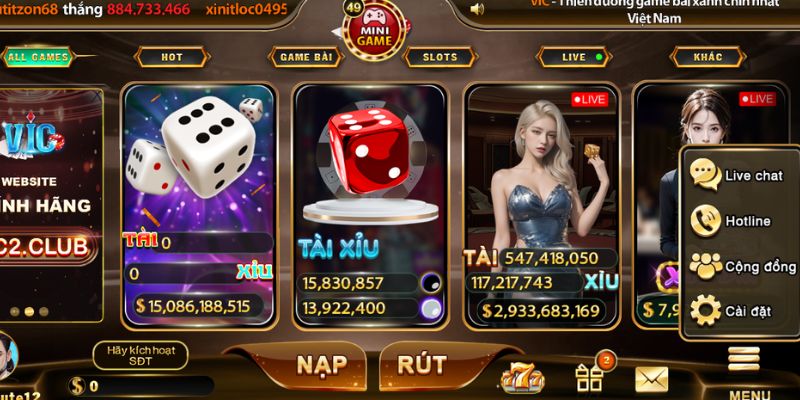Screen dimensions: 800x400
Task: Open the Mini Game badge
Action: (x=375, y=30)
